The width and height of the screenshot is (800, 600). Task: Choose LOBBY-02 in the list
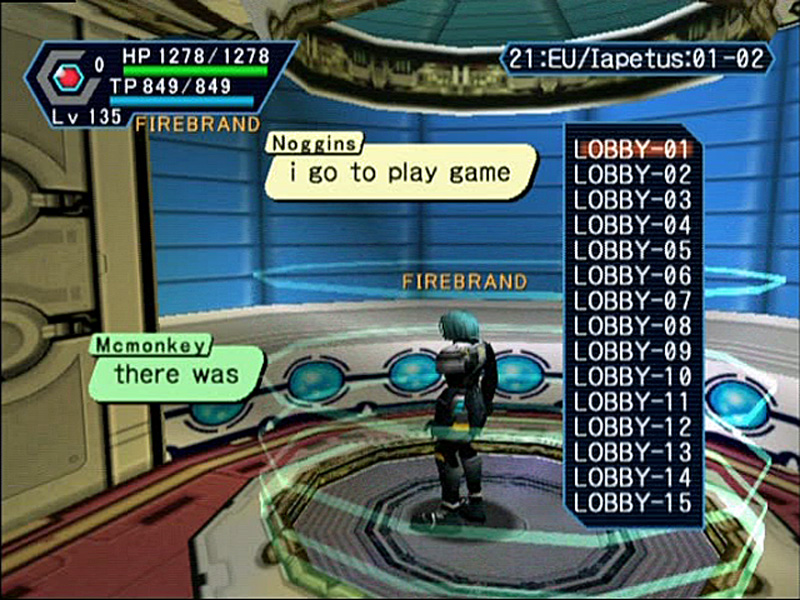(x=632, y=175)
